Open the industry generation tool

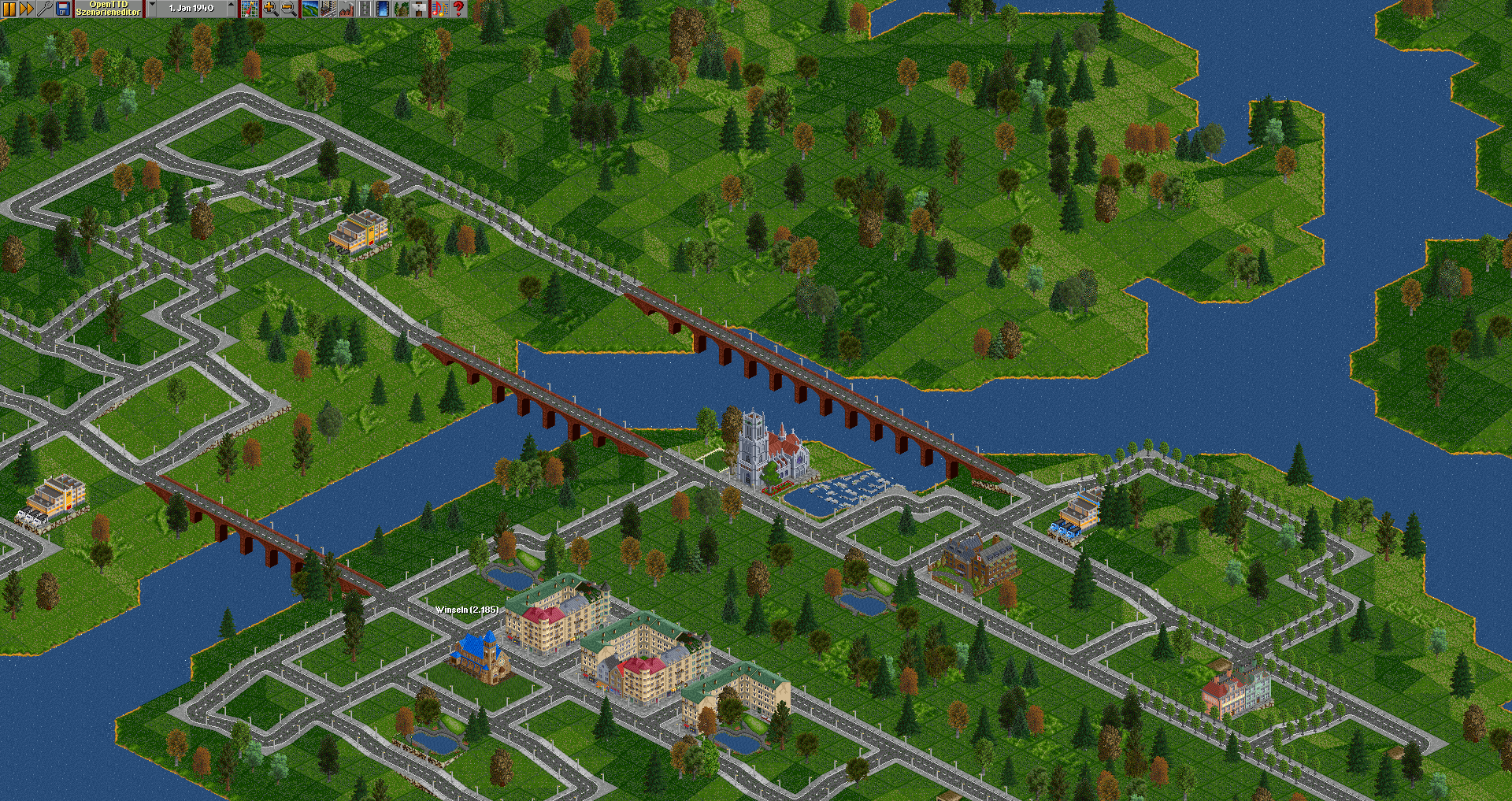pos(346,9)
